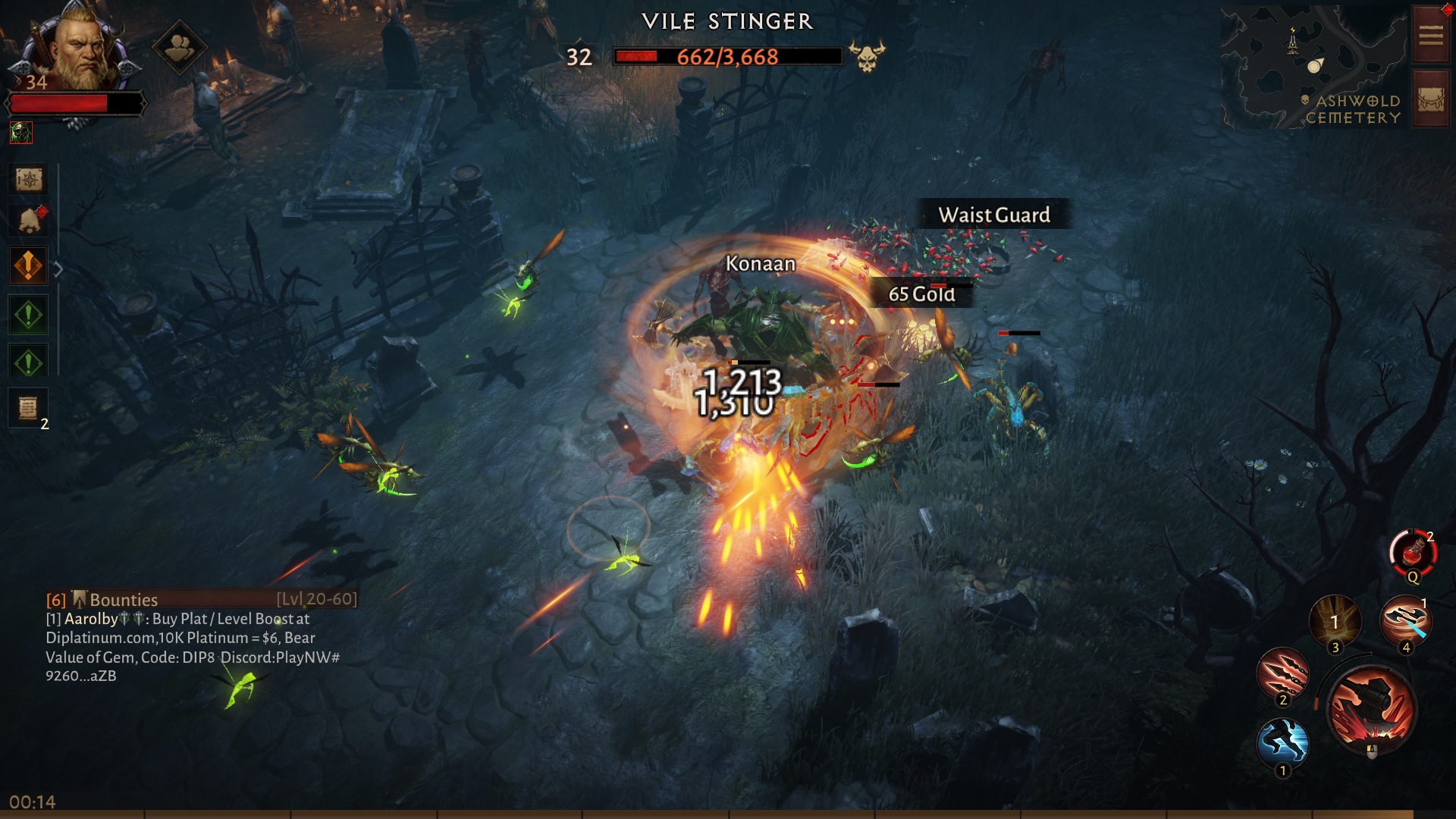Select the upper green side quest marker
Viewport: 1456px width, 819px height.
[28, 314]
